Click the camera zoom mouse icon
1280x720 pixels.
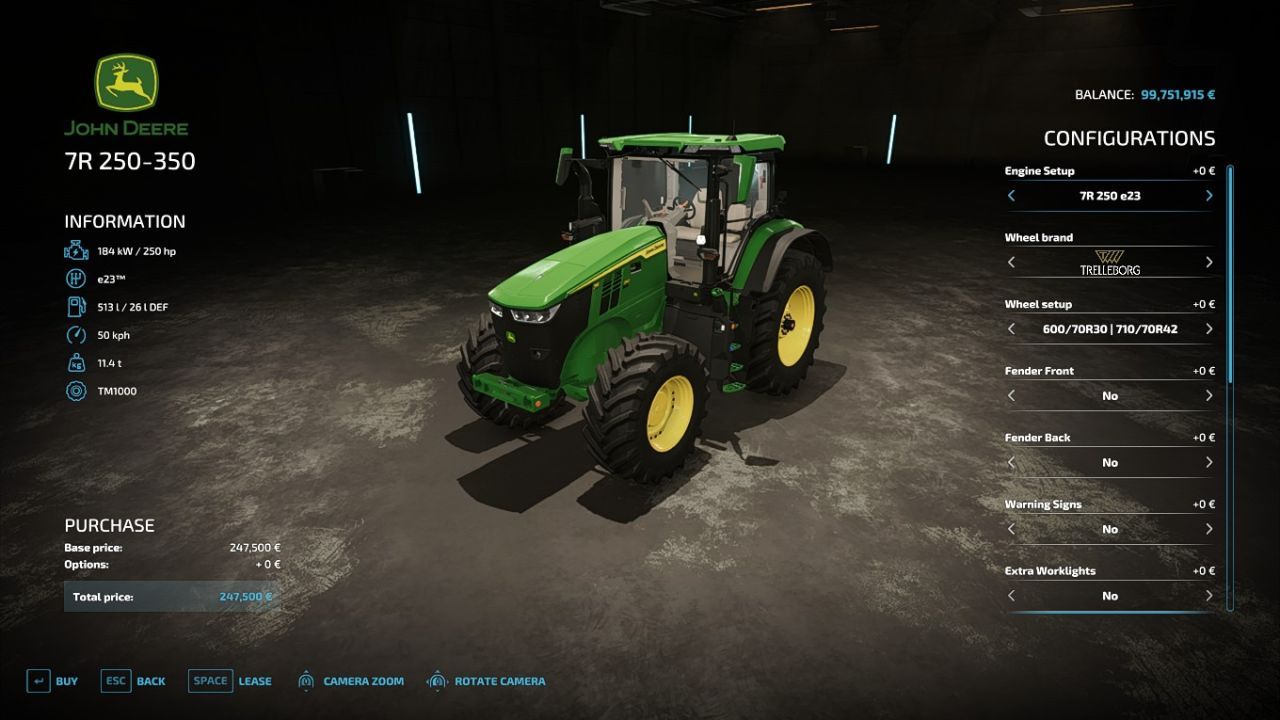pos(305,681)
